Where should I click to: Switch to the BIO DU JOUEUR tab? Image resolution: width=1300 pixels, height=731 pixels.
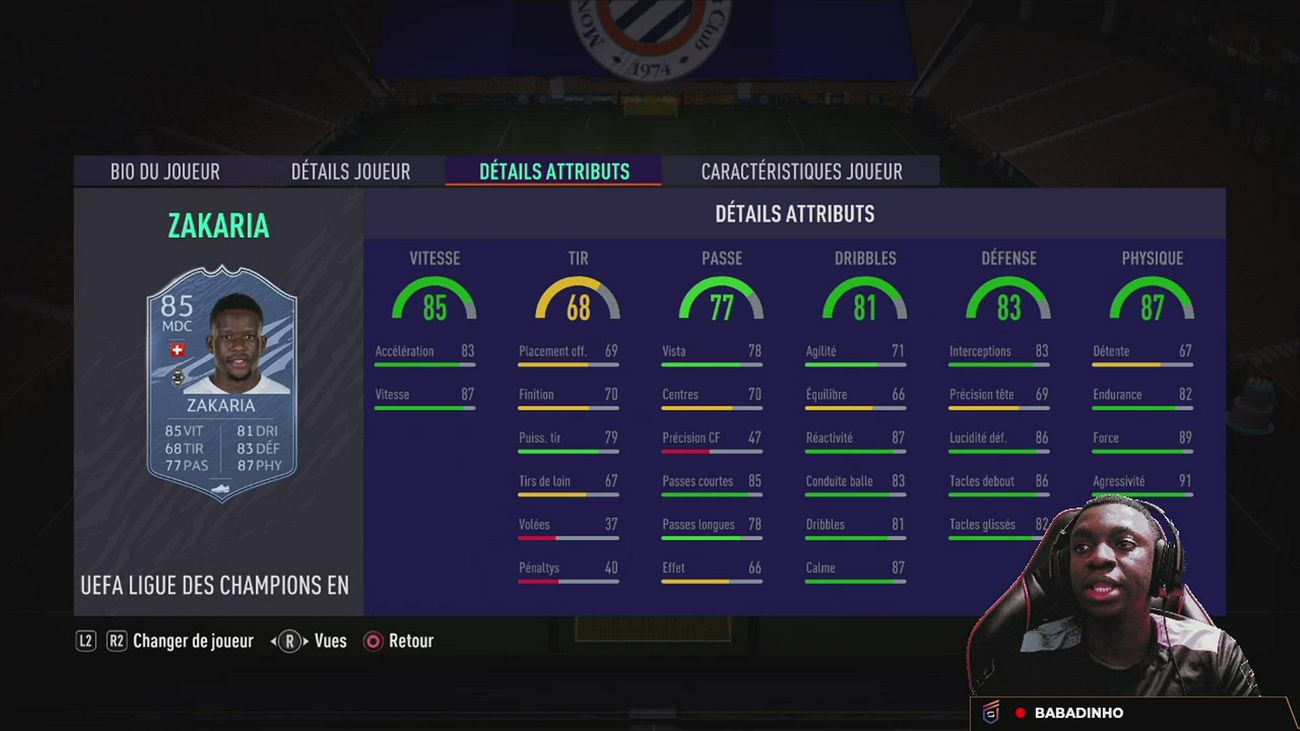(163, 171)
